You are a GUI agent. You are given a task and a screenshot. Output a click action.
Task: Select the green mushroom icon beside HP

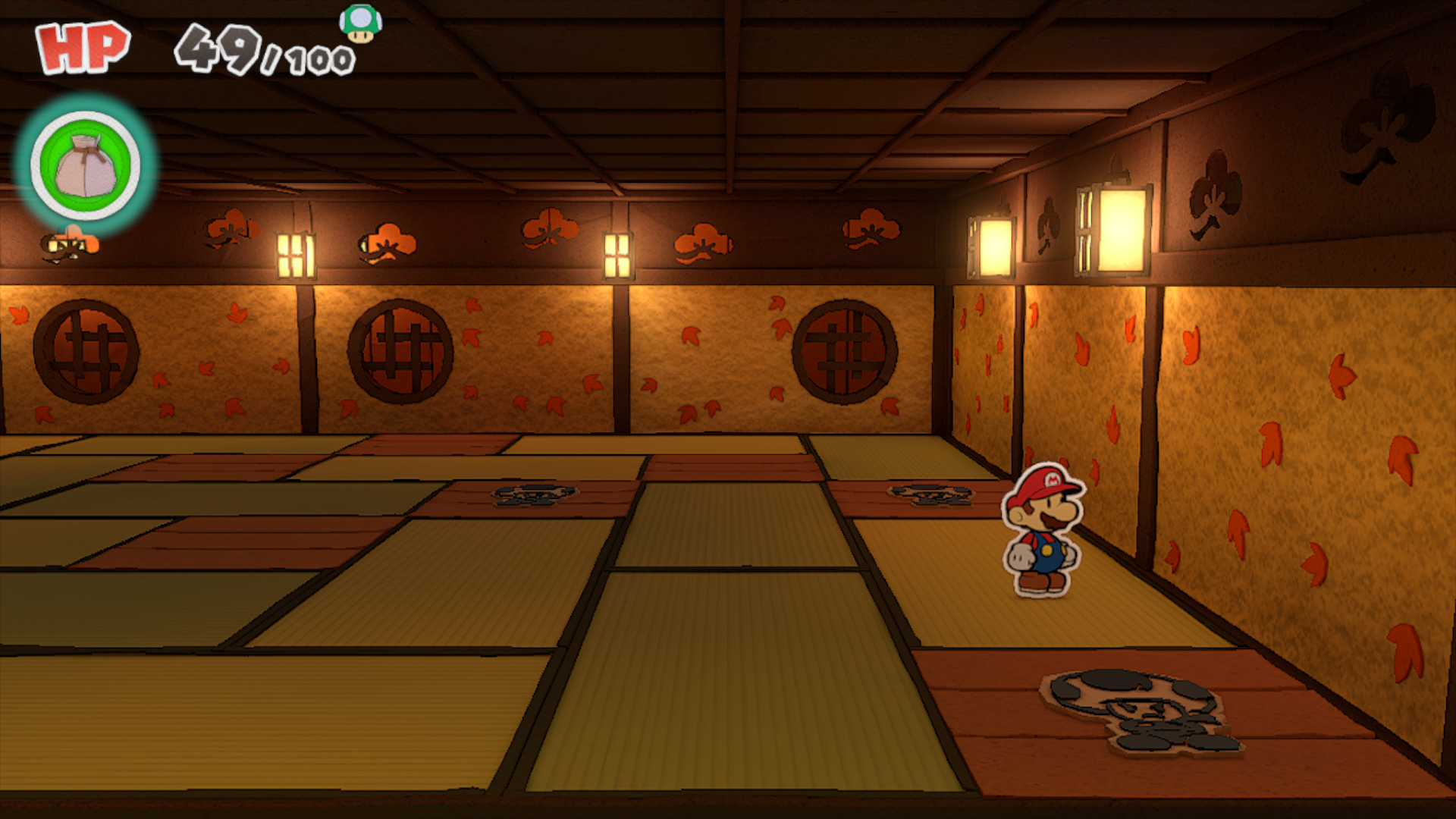pyautogui.click(x=360, y=23)
